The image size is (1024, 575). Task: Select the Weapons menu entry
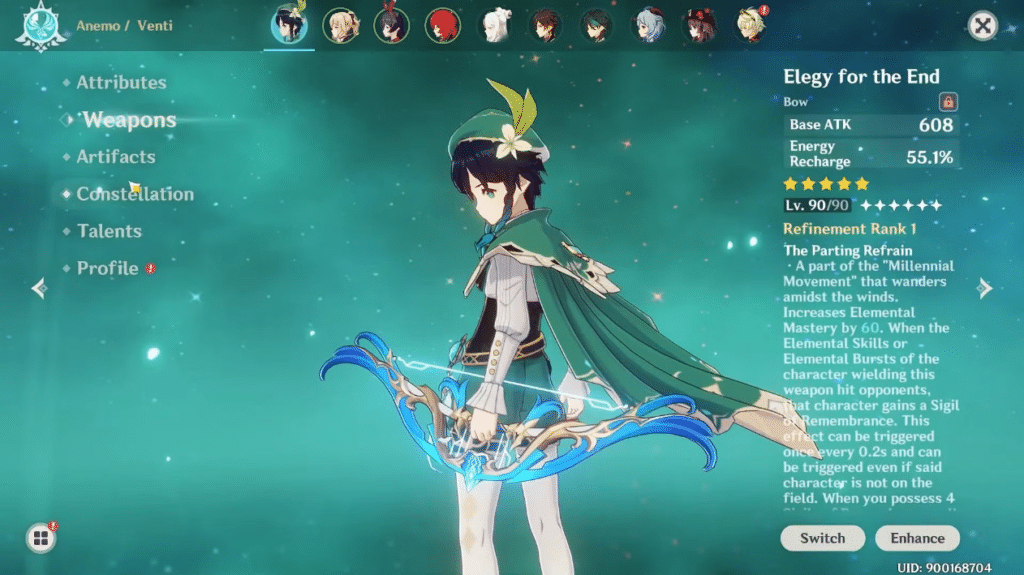coord(129,121)
